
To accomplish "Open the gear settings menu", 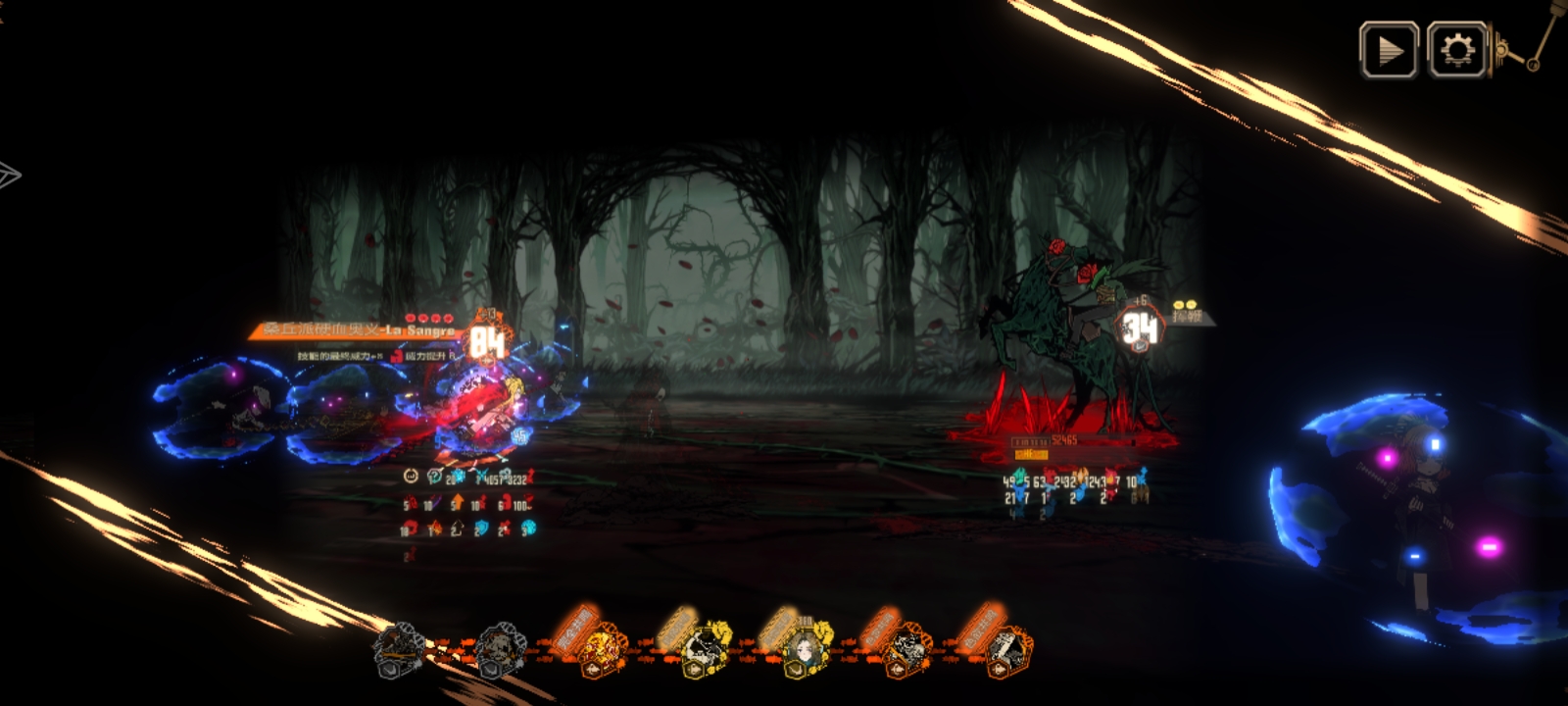I will [x=1457, y=50].
